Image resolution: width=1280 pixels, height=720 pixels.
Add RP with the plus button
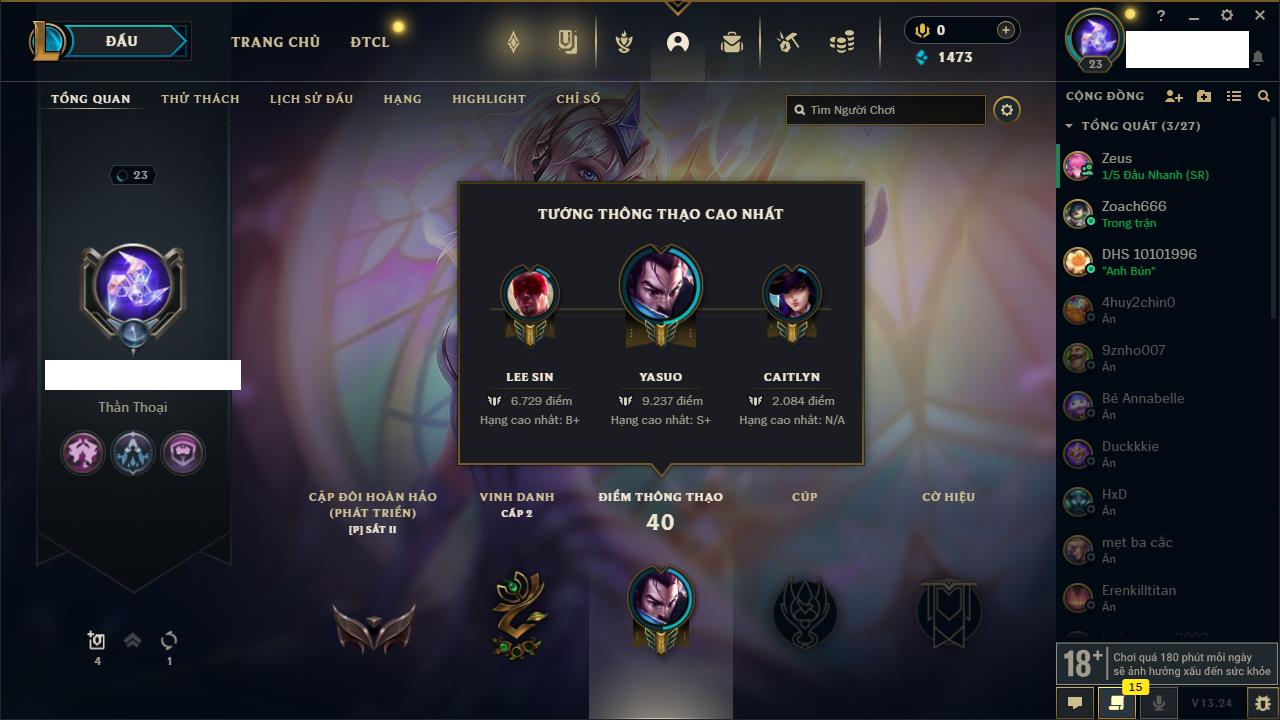[x=1005, y=30]
